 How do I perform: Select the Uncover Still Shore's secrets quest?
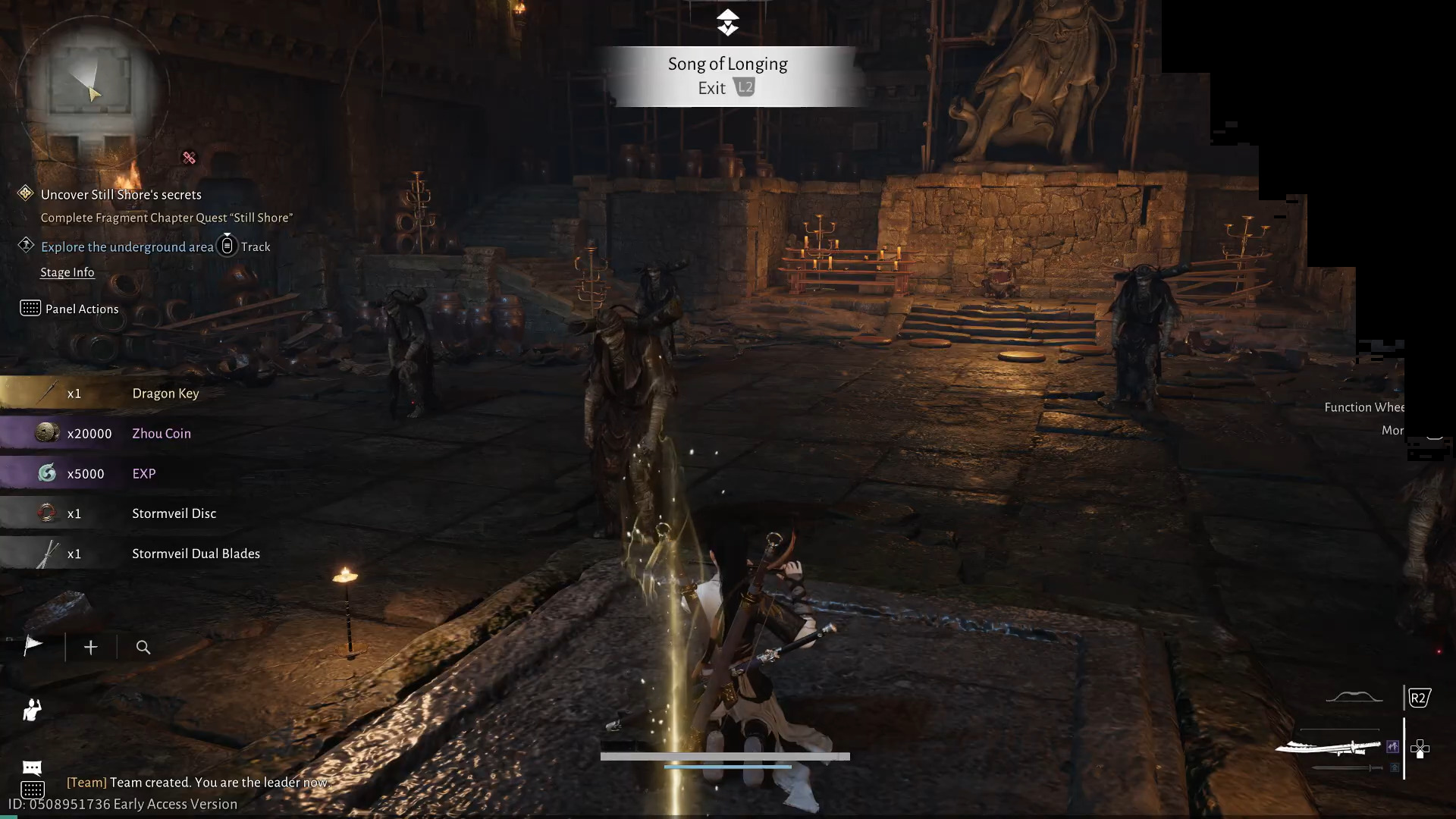121,195
